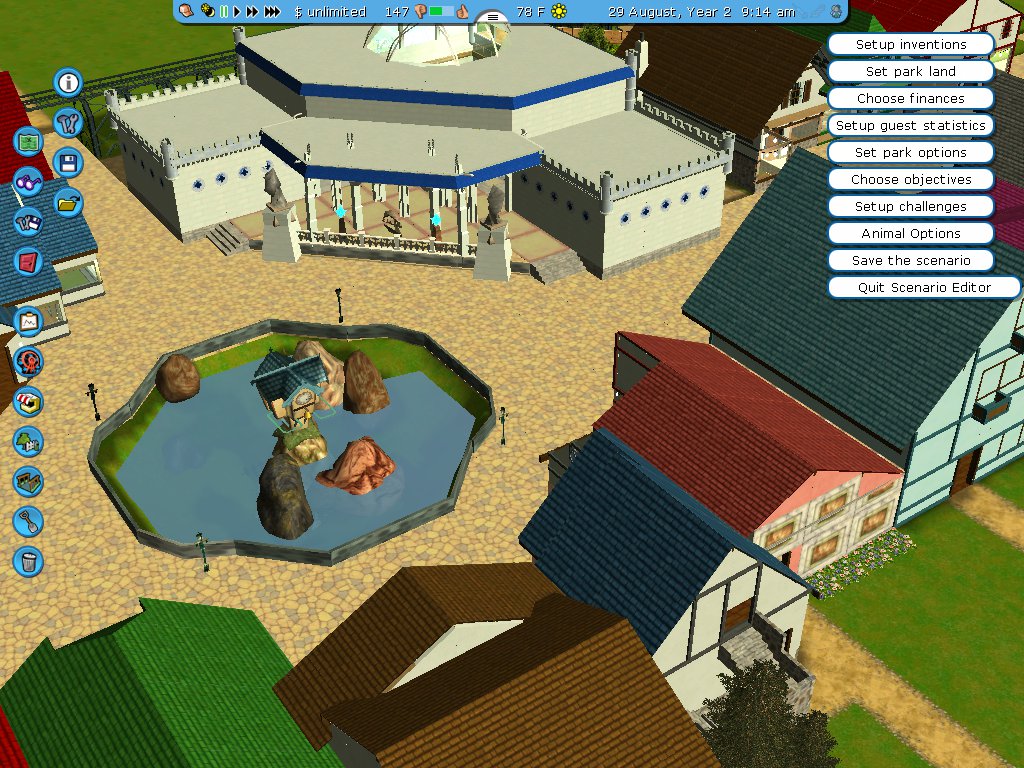
Task: Open the folder load icon
Action: 68,202
